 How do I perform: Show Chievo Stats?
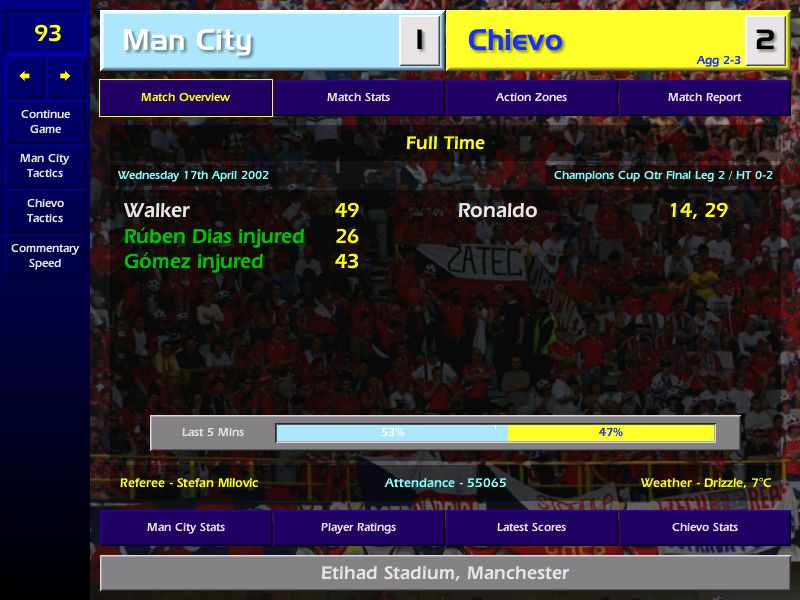(x=704, y=528)
